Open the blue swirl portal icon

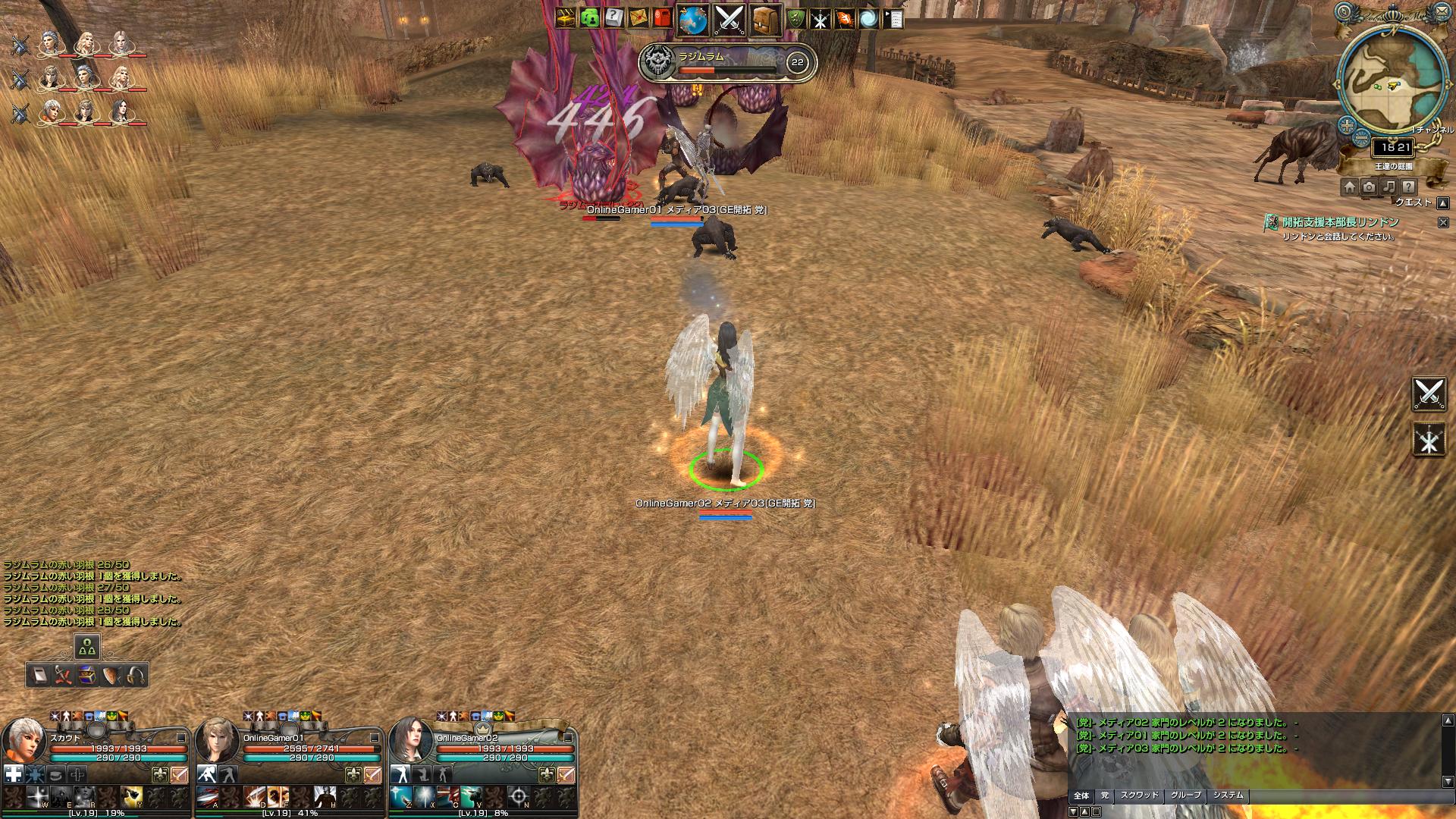868,18
